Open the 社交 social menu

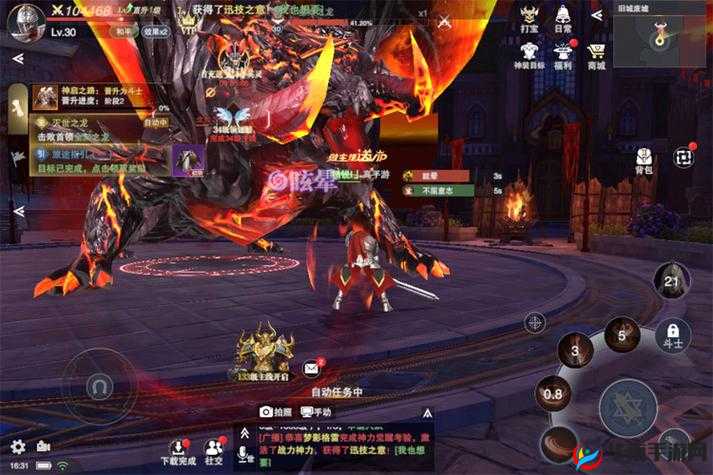pos(213,449)
